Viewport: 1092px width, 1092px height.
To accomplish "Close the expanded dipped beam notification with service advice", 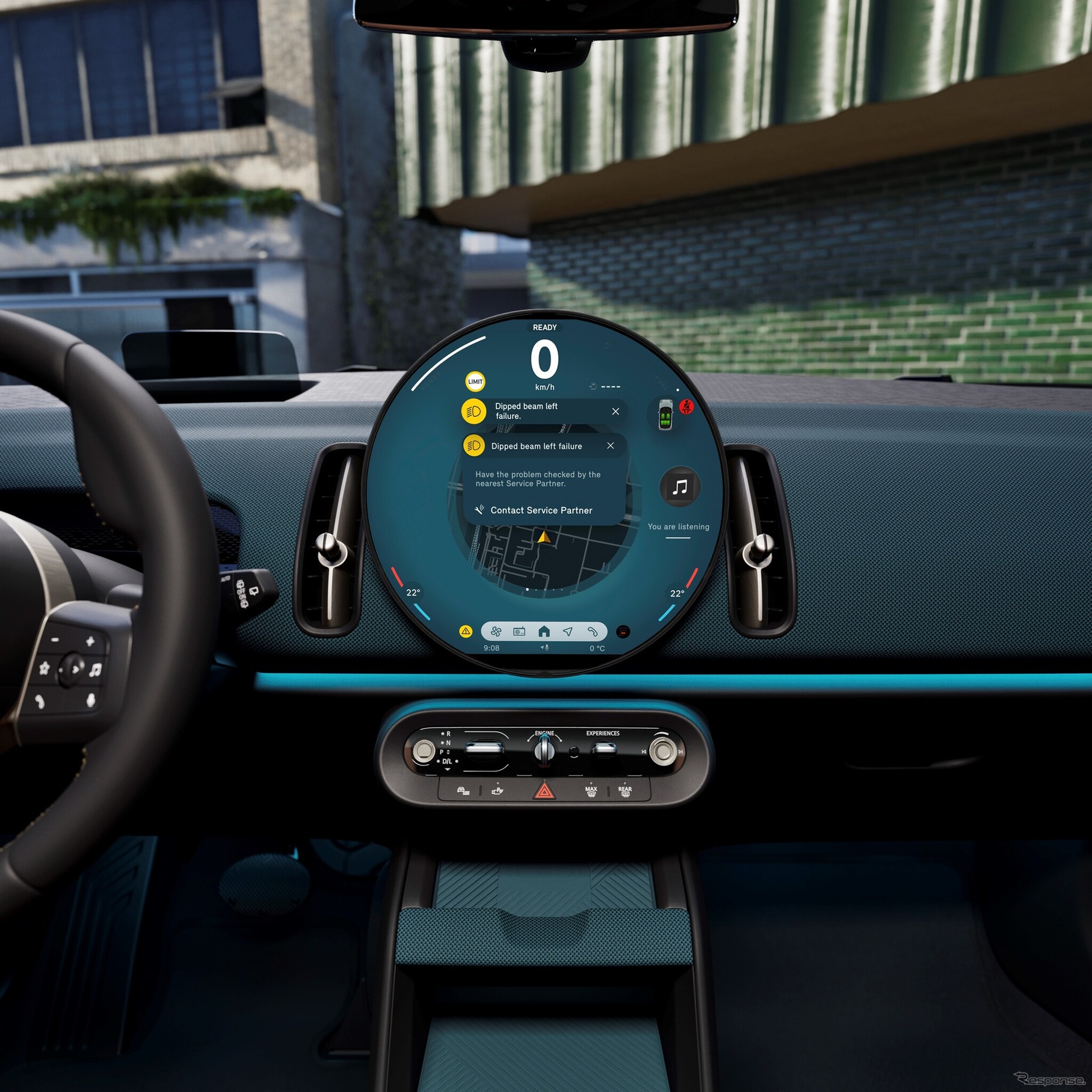I will tap(610, 446).
